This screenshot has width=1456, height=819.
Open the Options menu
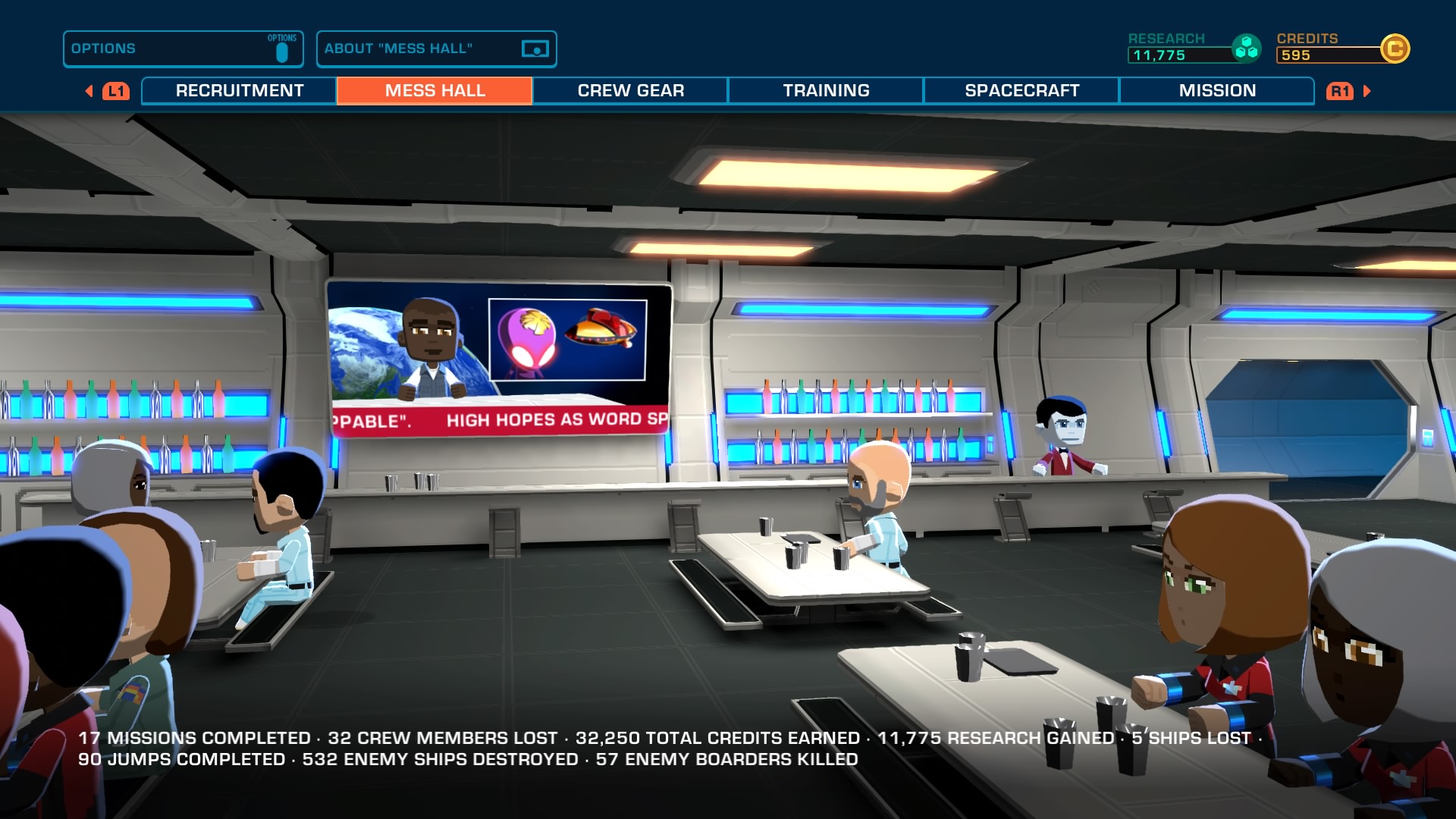tap(183, 49)
